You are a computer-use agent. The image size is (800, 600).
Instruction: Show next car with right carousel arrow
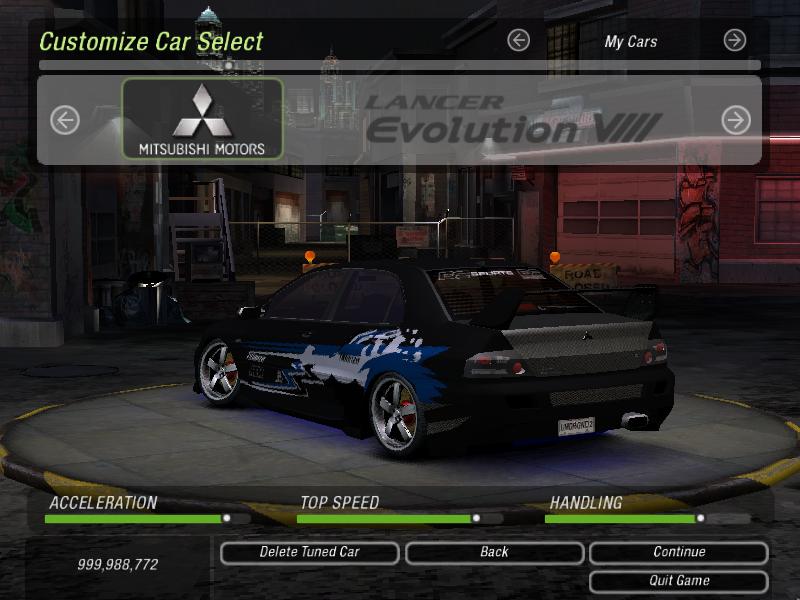click(x=736, y=121)
